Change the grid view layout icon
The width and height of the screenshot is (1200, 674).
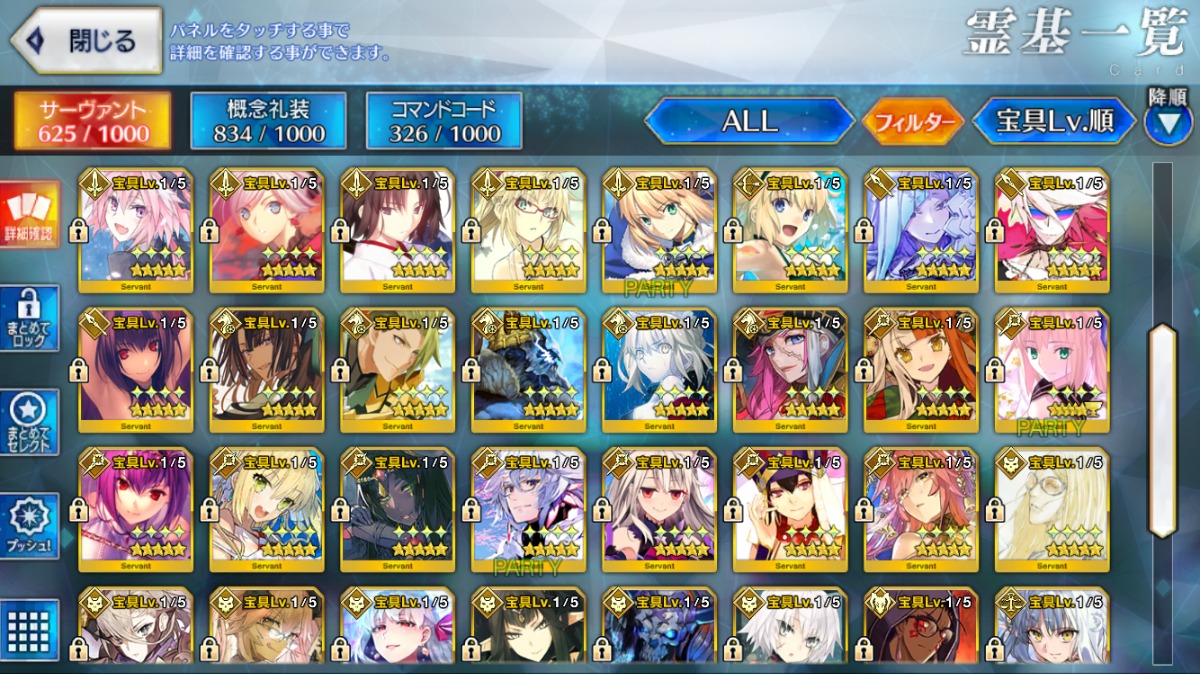tap(30, 629)
